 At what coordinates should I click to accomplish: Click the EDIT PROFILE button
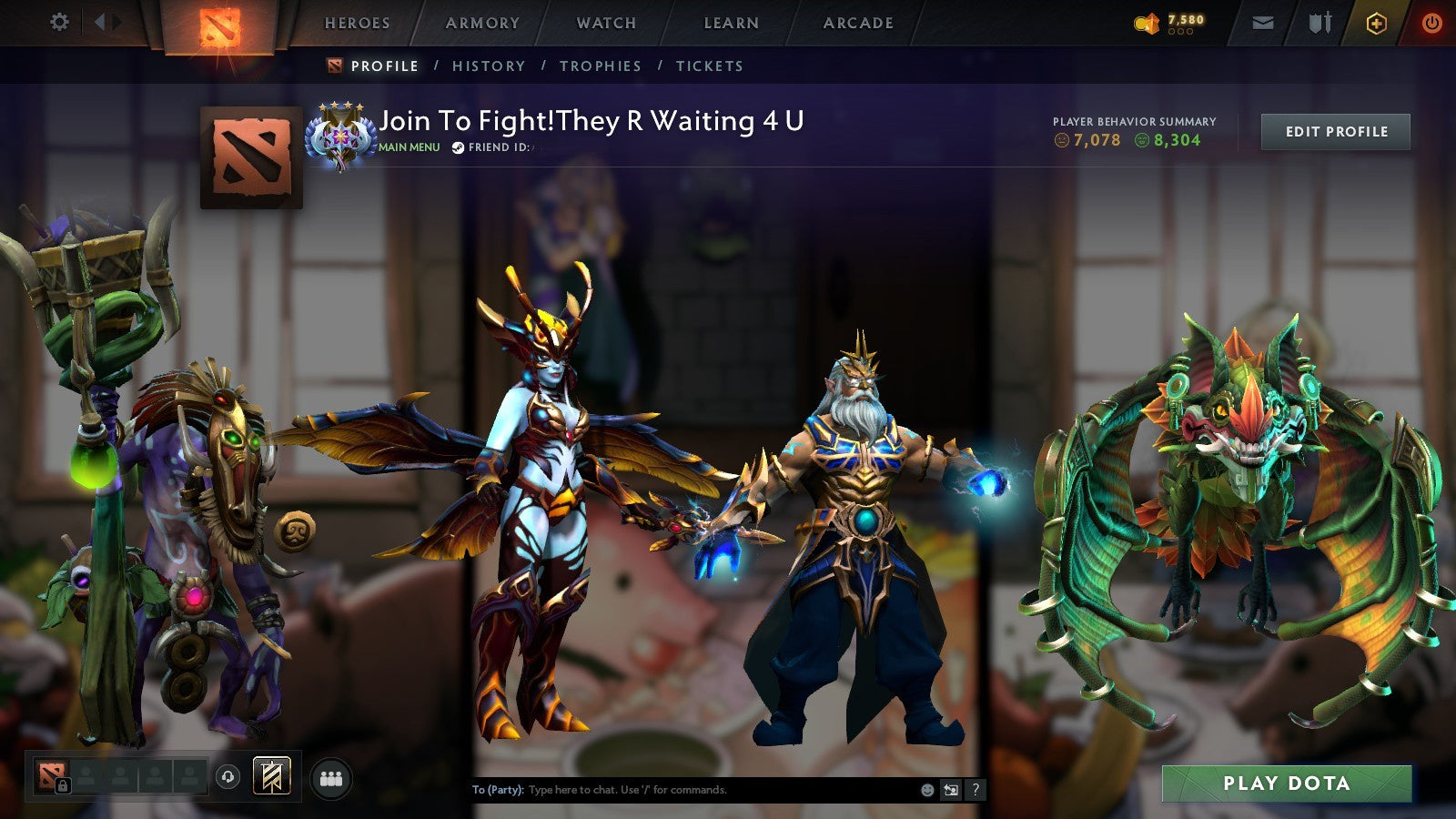point(1335,131)
